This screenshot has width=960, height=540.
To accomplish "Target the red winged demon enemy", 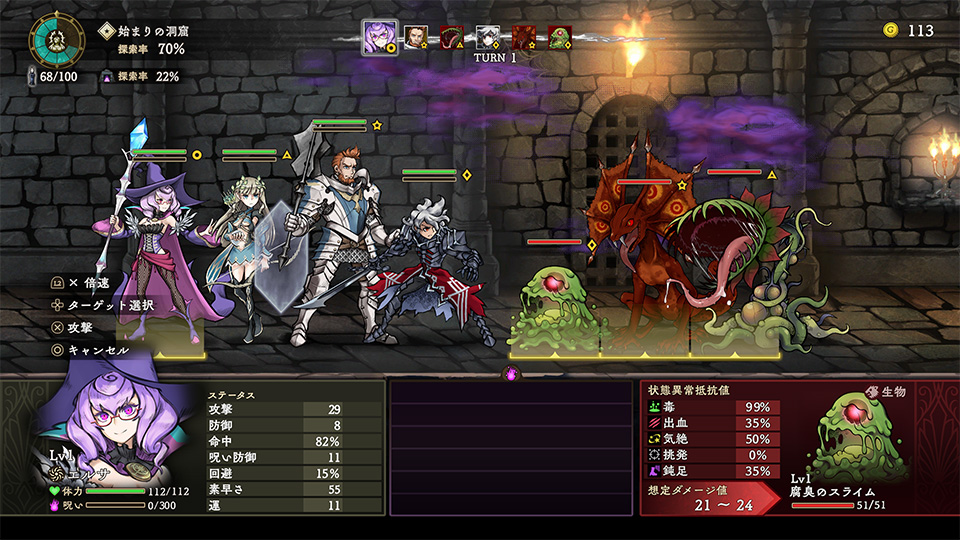I will [640, 250].
